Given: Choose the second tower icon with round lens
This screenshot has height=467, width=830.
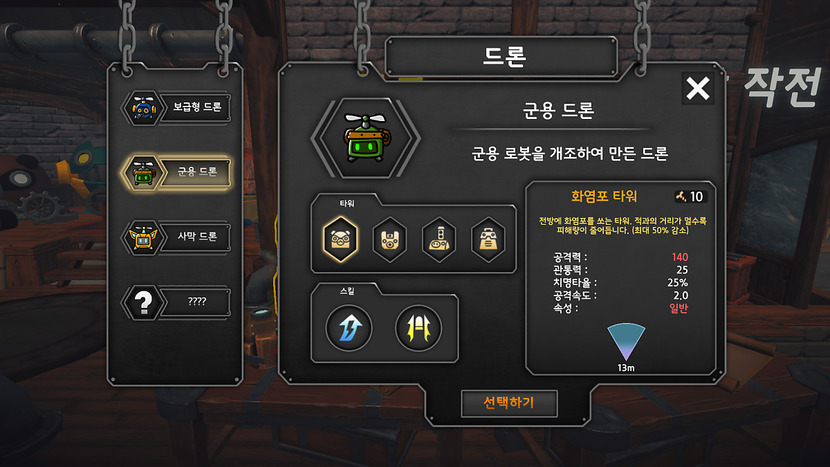Looking at the screenshot, I should pyautogui.click(x=390, y=239).
